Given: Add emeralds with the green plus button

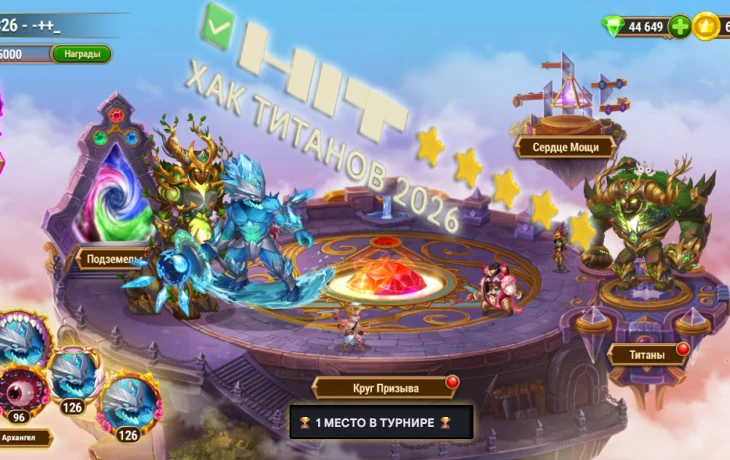Looking at the screenshot, I should 680,26.
